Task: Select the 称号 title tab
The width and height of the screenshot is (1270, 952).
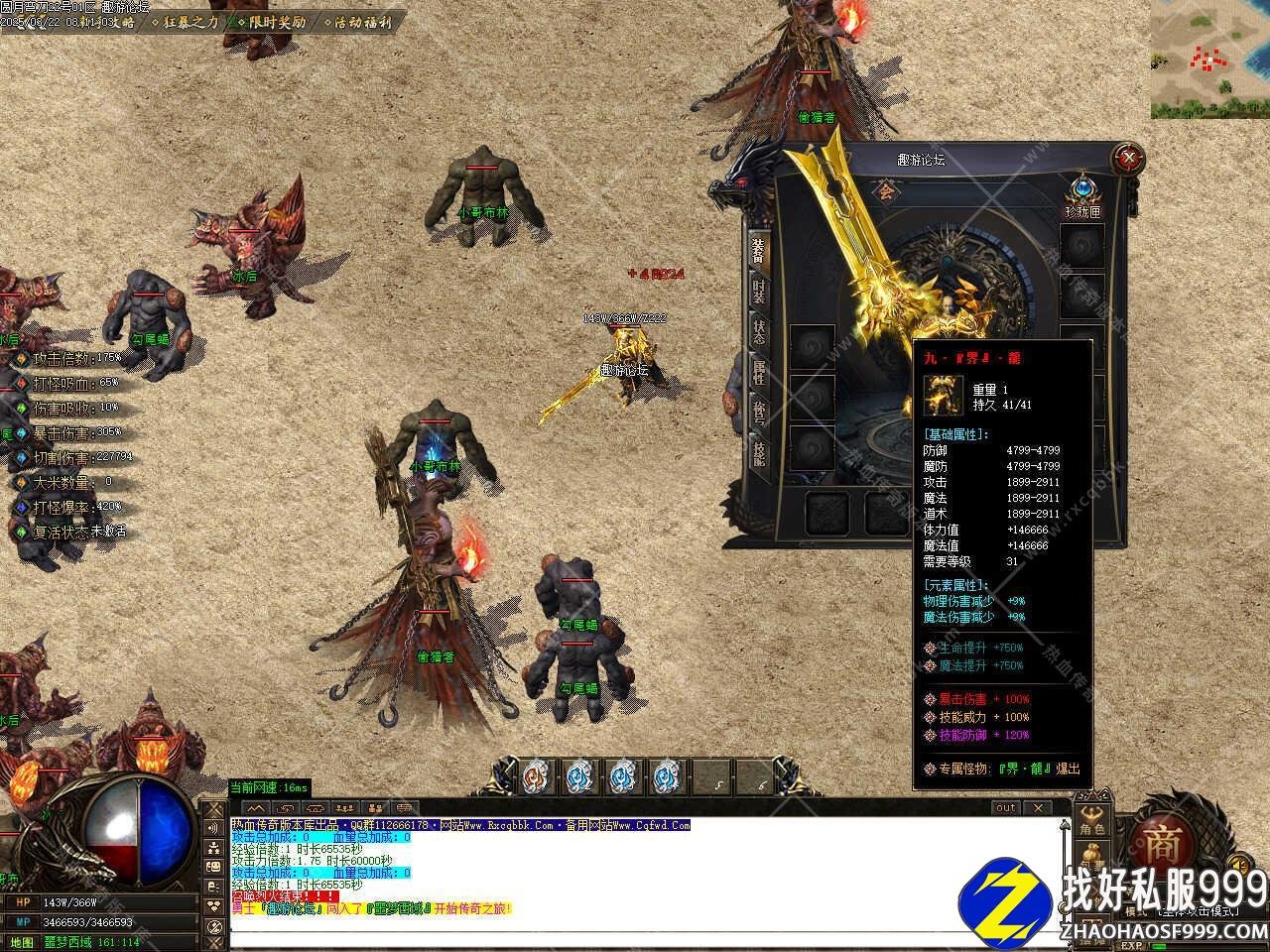Action: click(x=759, y=414)
